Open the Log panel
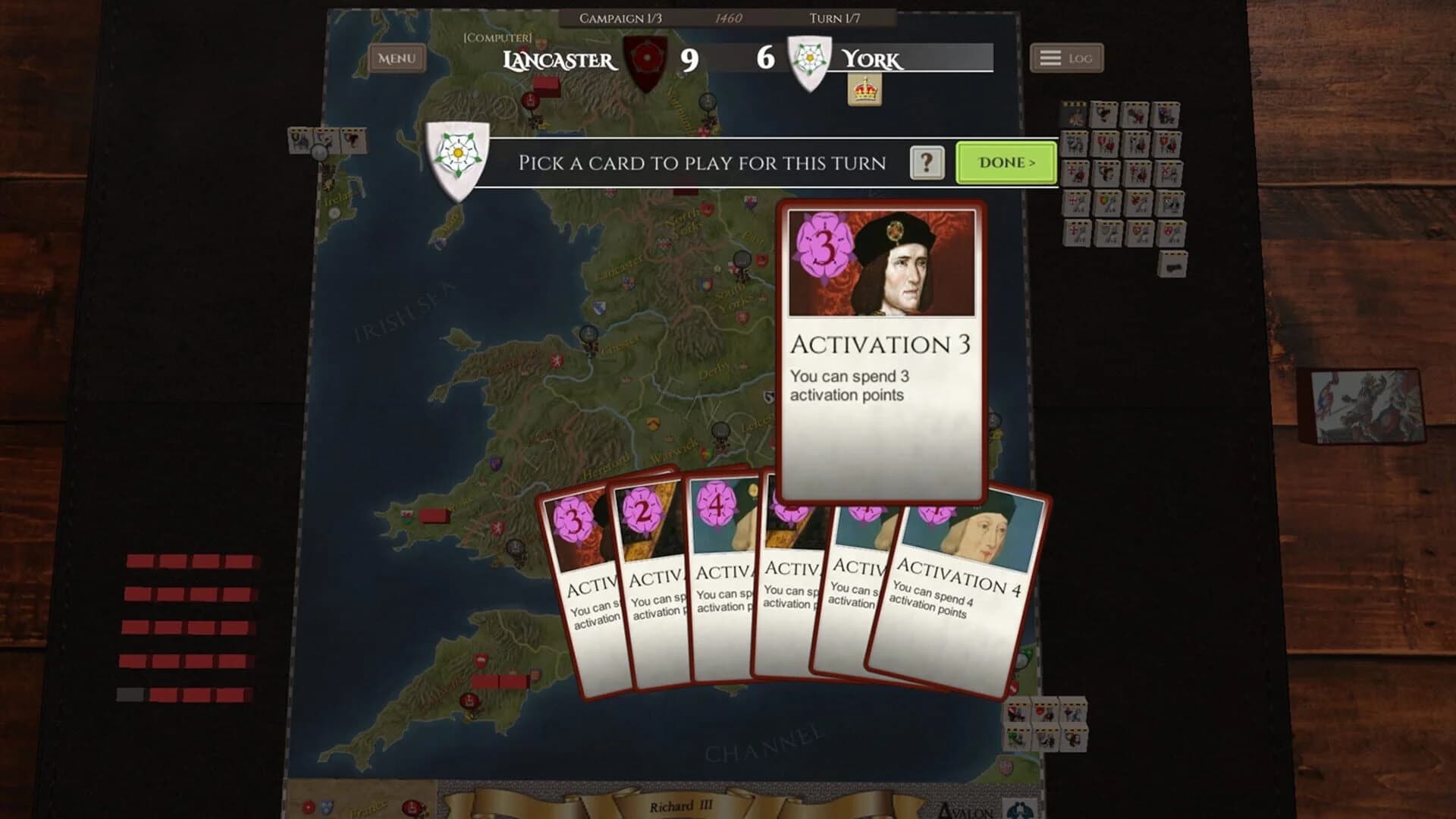 pyautogui.click(x=1065, y=57)
